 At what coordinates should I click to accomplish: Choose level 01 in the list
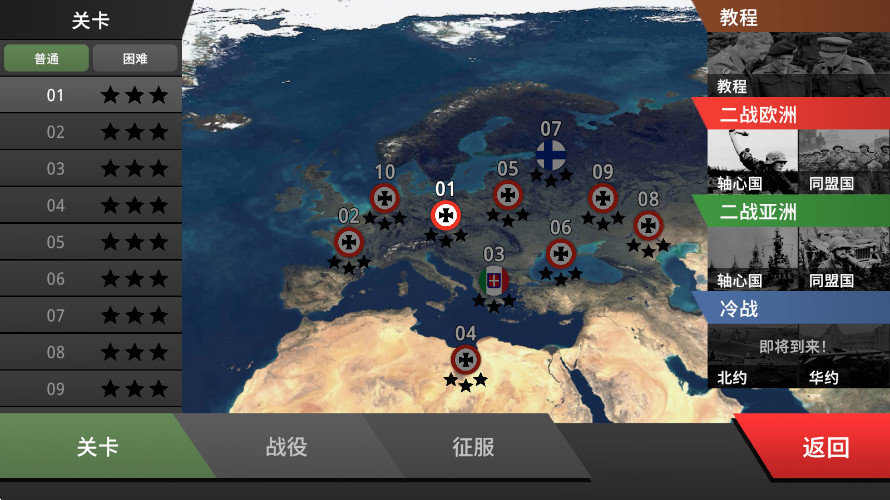pos(90,95)
